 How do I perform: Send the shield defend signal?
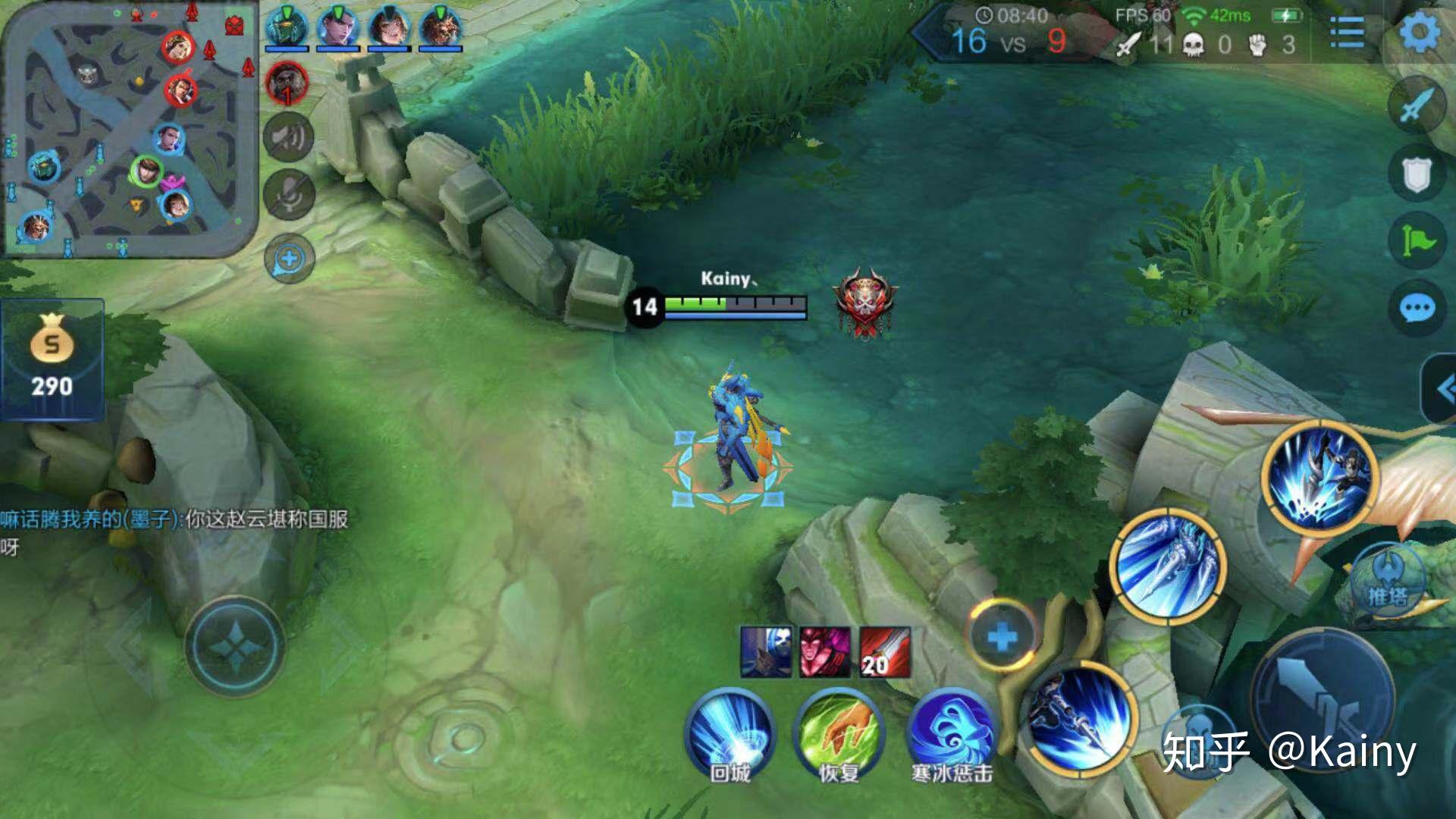(1417, 174)
